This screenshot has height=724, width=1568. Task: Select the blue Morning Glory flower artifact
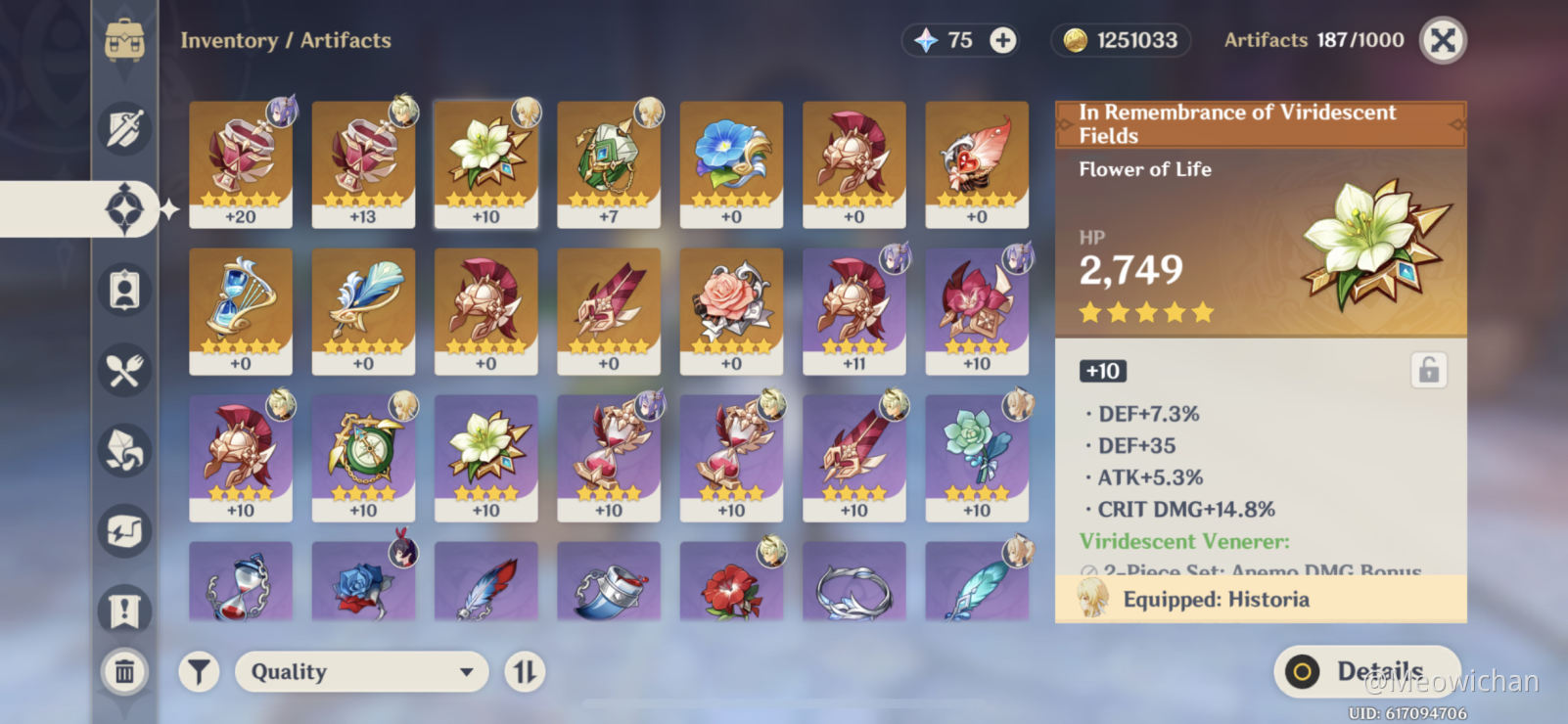pos(731,163)
